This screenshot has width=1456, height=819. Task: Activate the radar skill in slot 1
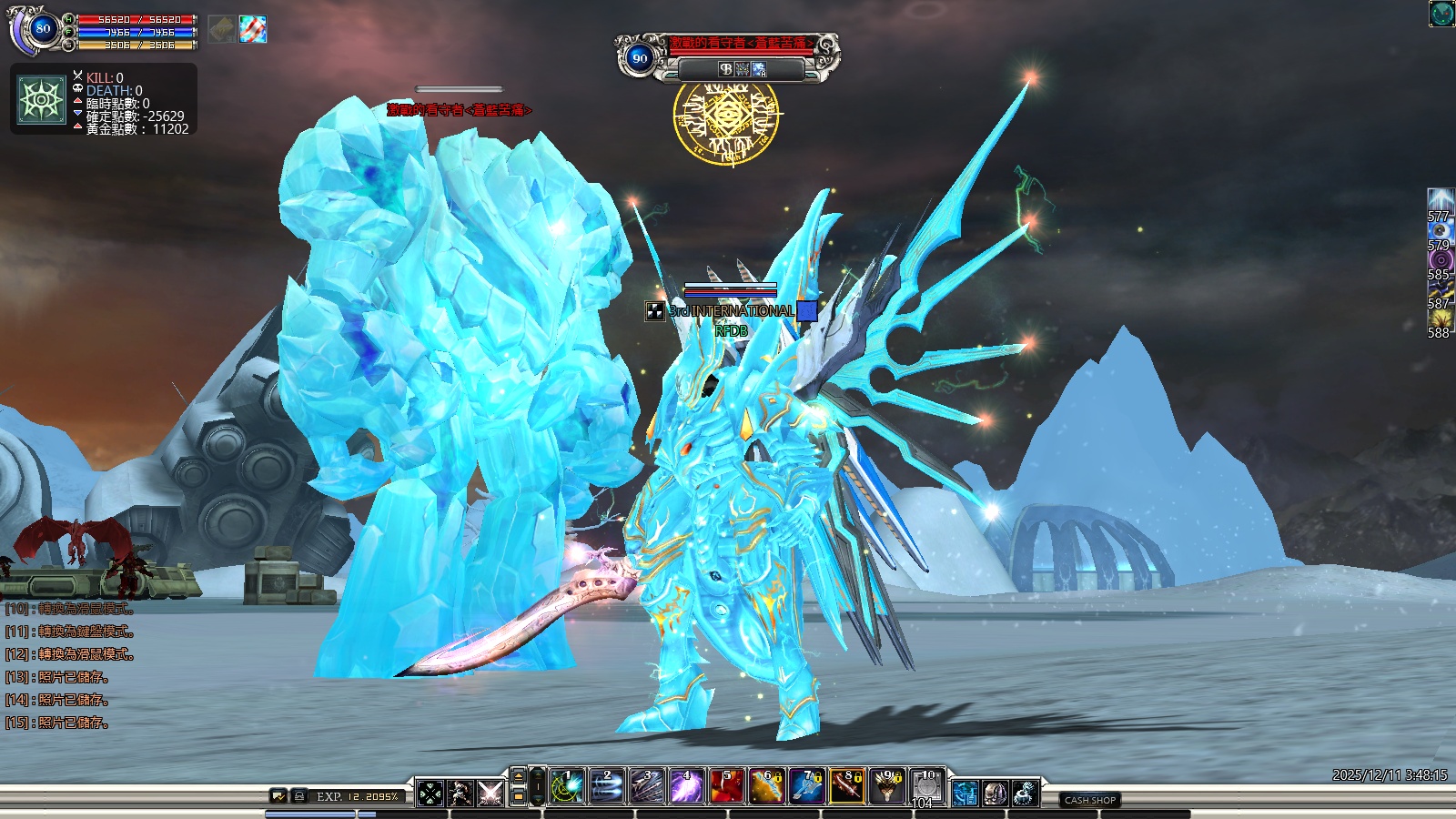(567, 787)
